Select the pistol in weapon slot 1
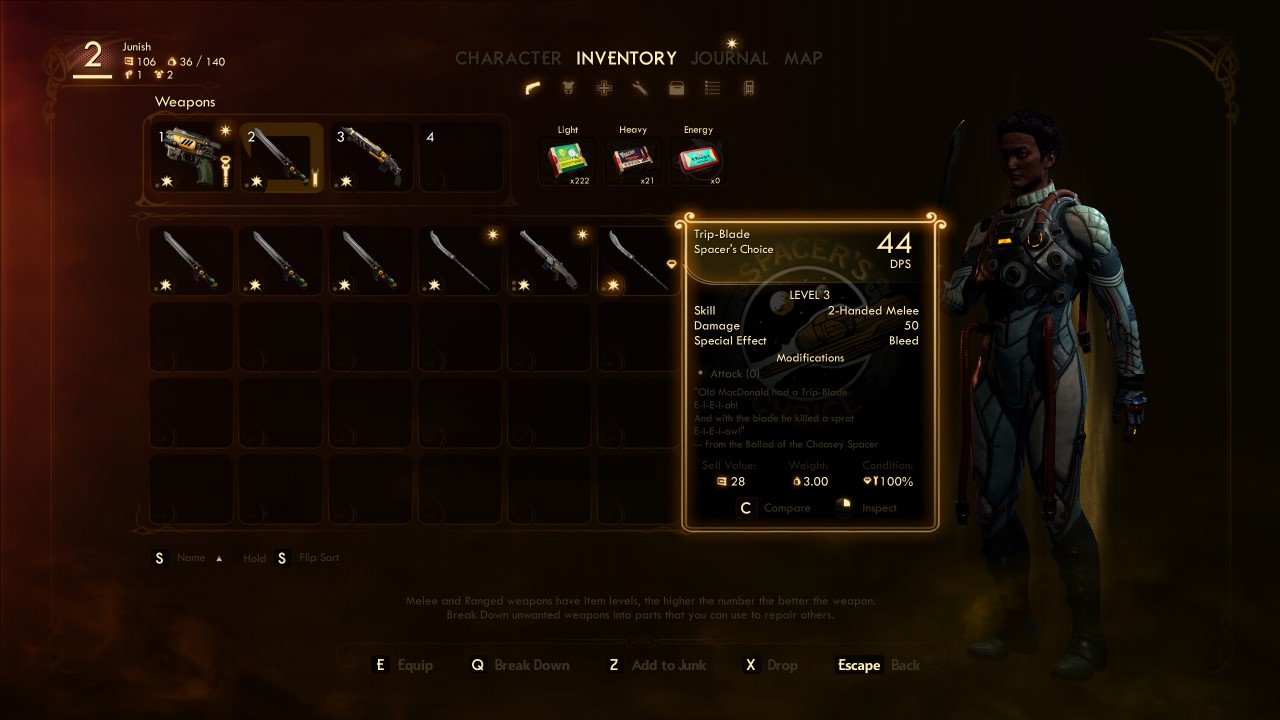 point(193,157)
